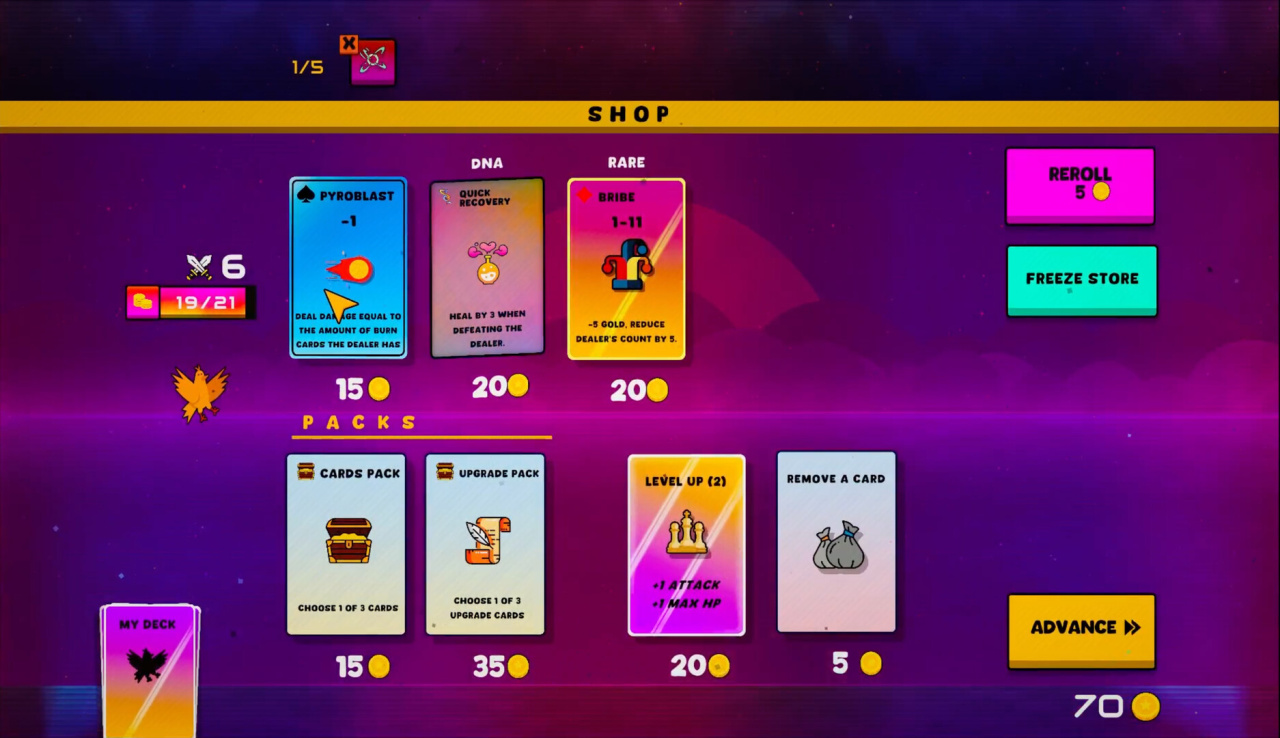Screen dimensions: 1280x738
Task: Select the Remove a Card option
Action: [x=836, y=542]
